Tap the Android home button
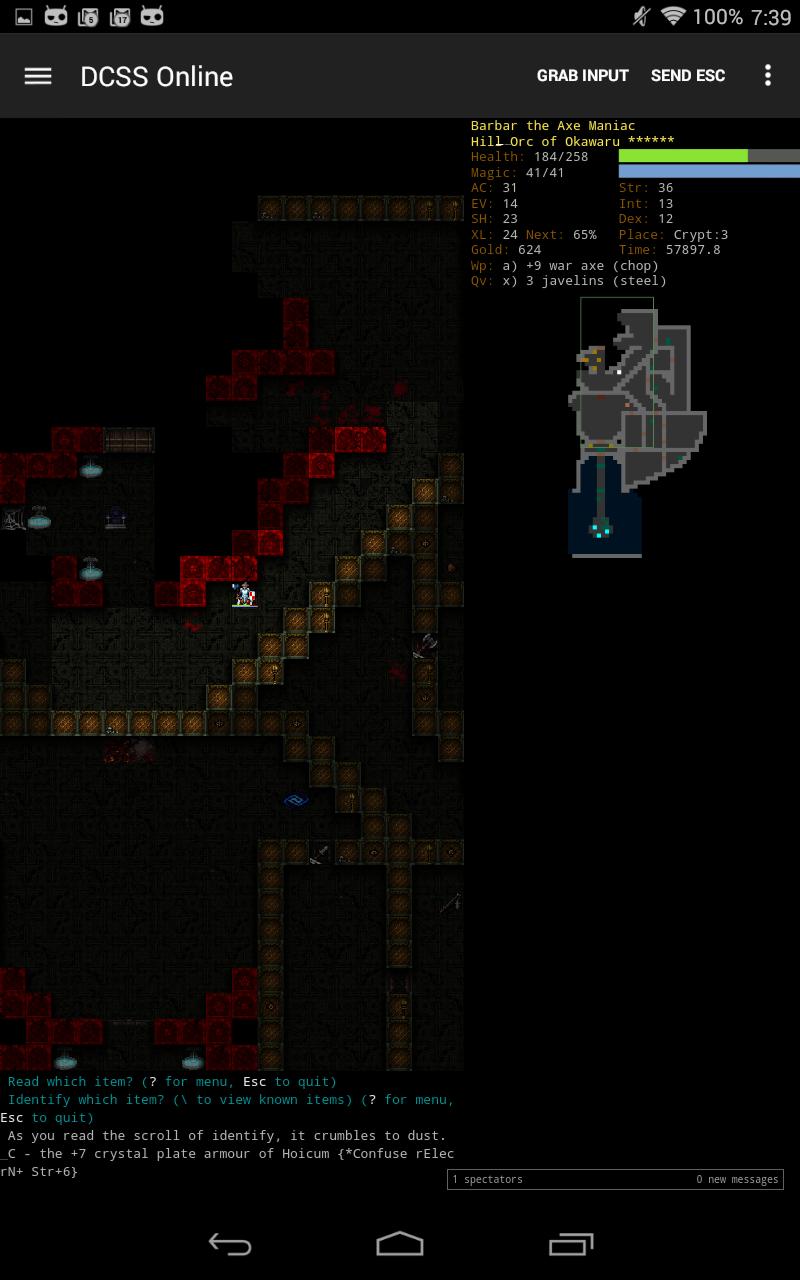The height and width of the screenshot is (1280, 800). click(x=400, y=1244)
